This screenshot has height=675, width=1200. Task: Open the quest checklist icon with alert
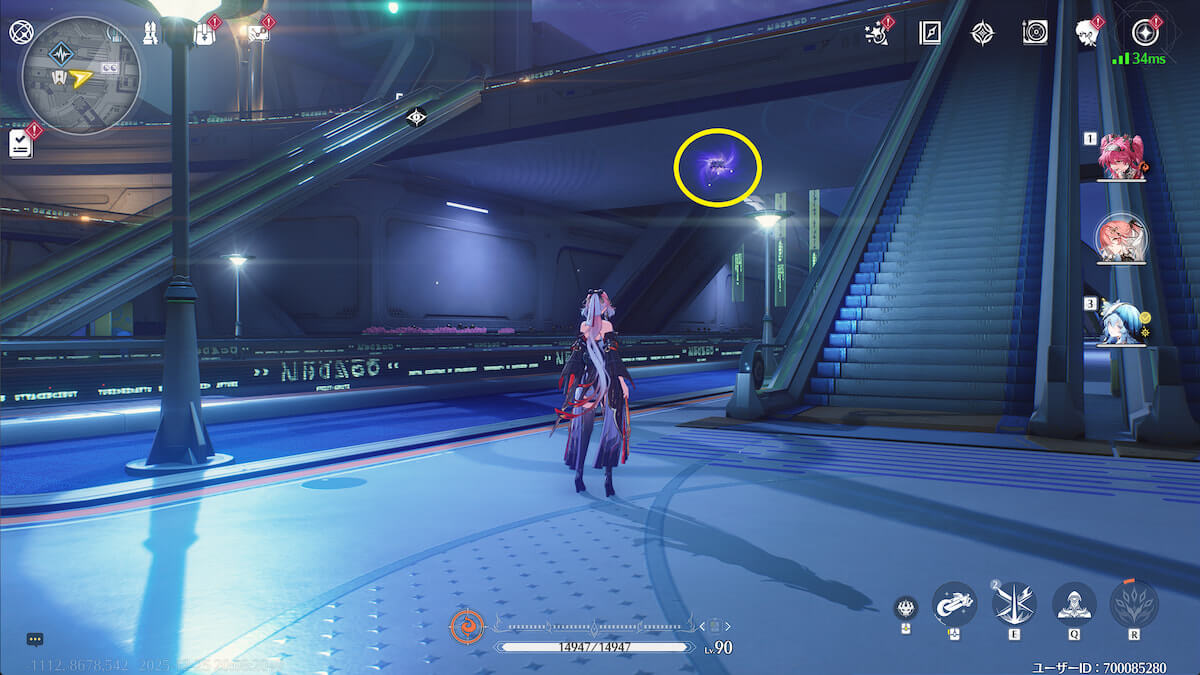click(x=21, y=143)
